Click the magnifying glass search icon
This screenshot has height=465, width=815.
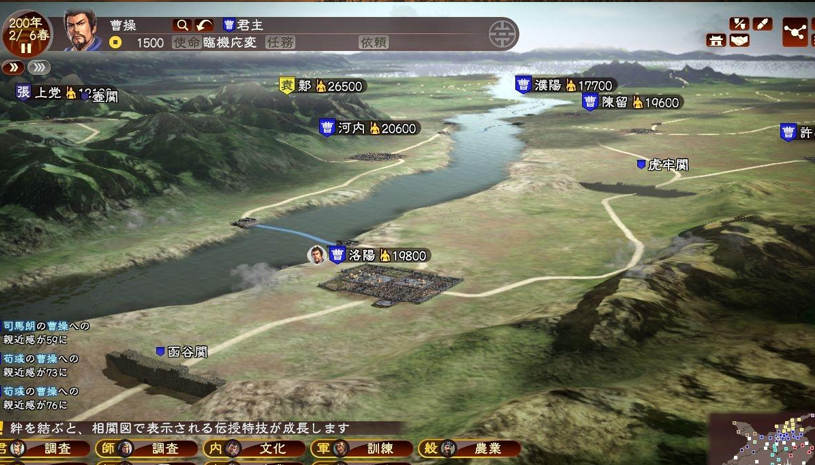tap(182, 24)
